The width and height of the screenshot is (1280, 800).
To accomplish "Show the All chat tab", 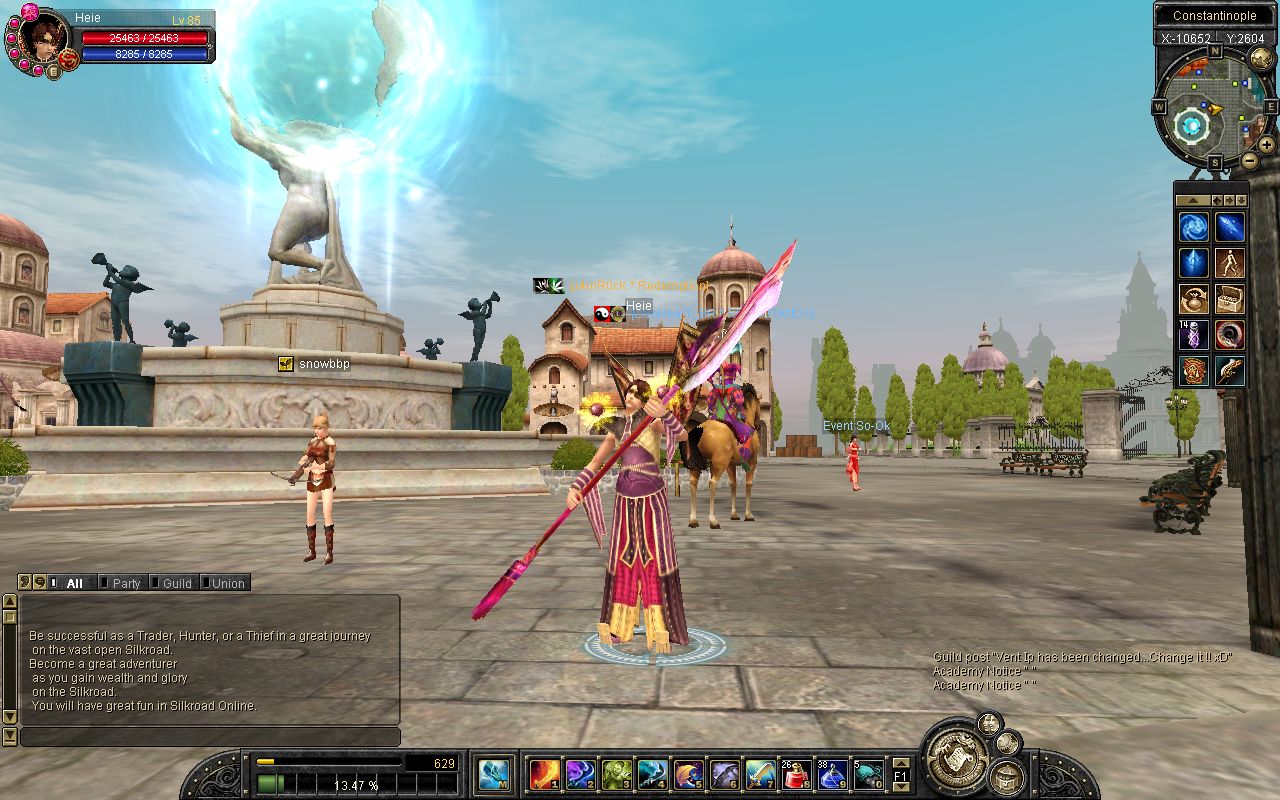I will pyautogui.click(x=73, y=583).
